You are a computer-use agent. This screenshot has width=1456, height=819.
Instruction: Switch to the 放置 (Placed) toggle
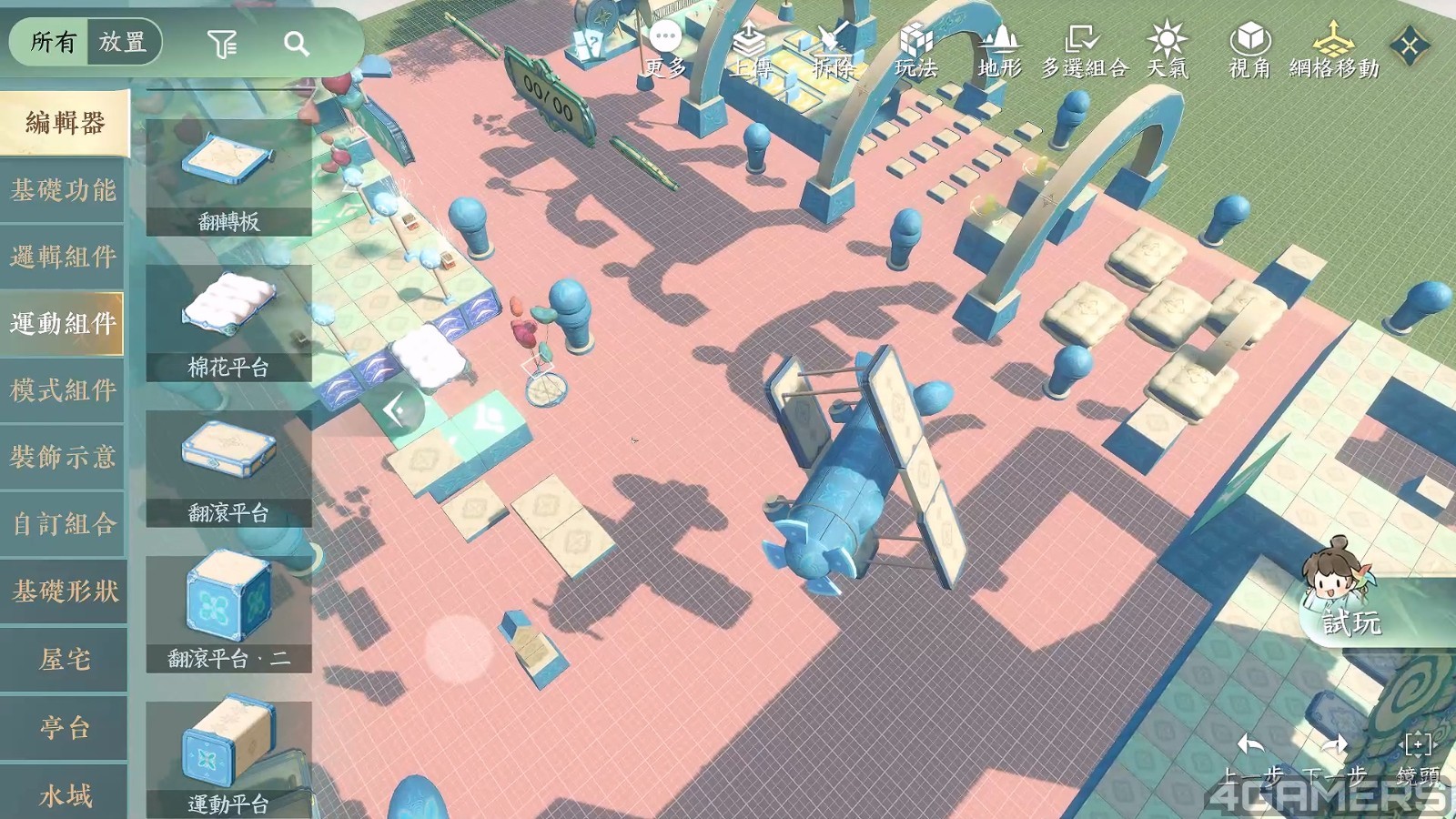(123, 42)
